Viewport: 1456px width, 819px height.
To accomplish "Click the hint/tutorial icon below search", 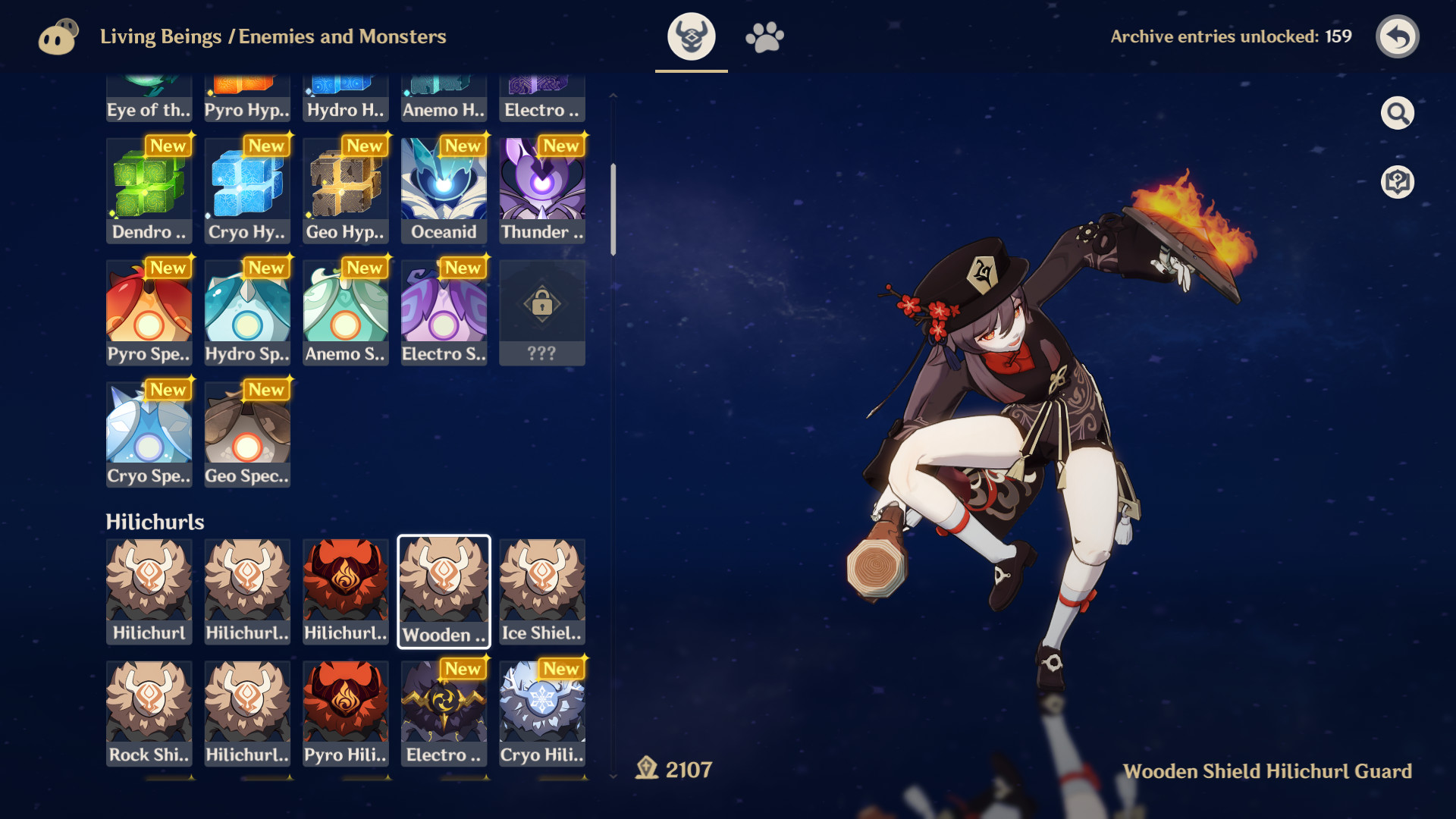I will 1398,180.
